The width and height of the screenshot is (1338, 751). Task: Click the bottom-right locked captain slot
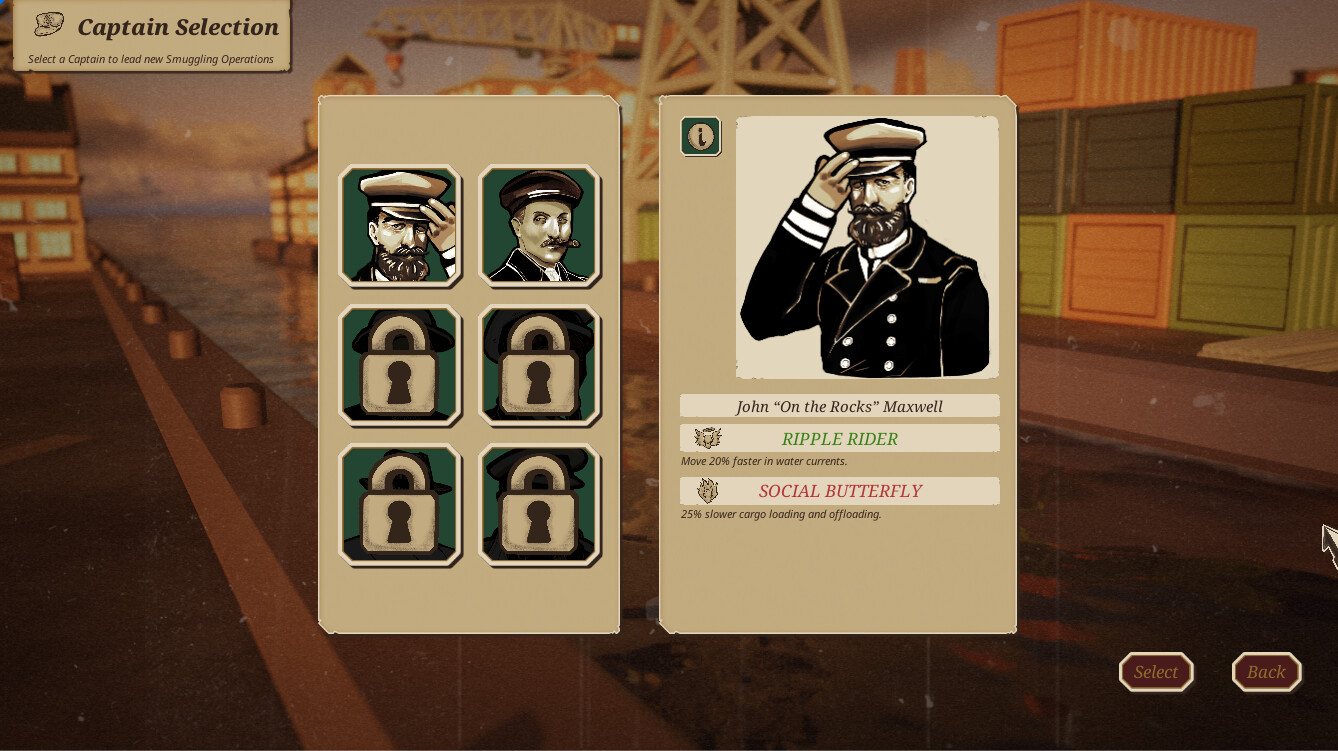[539, 505]
